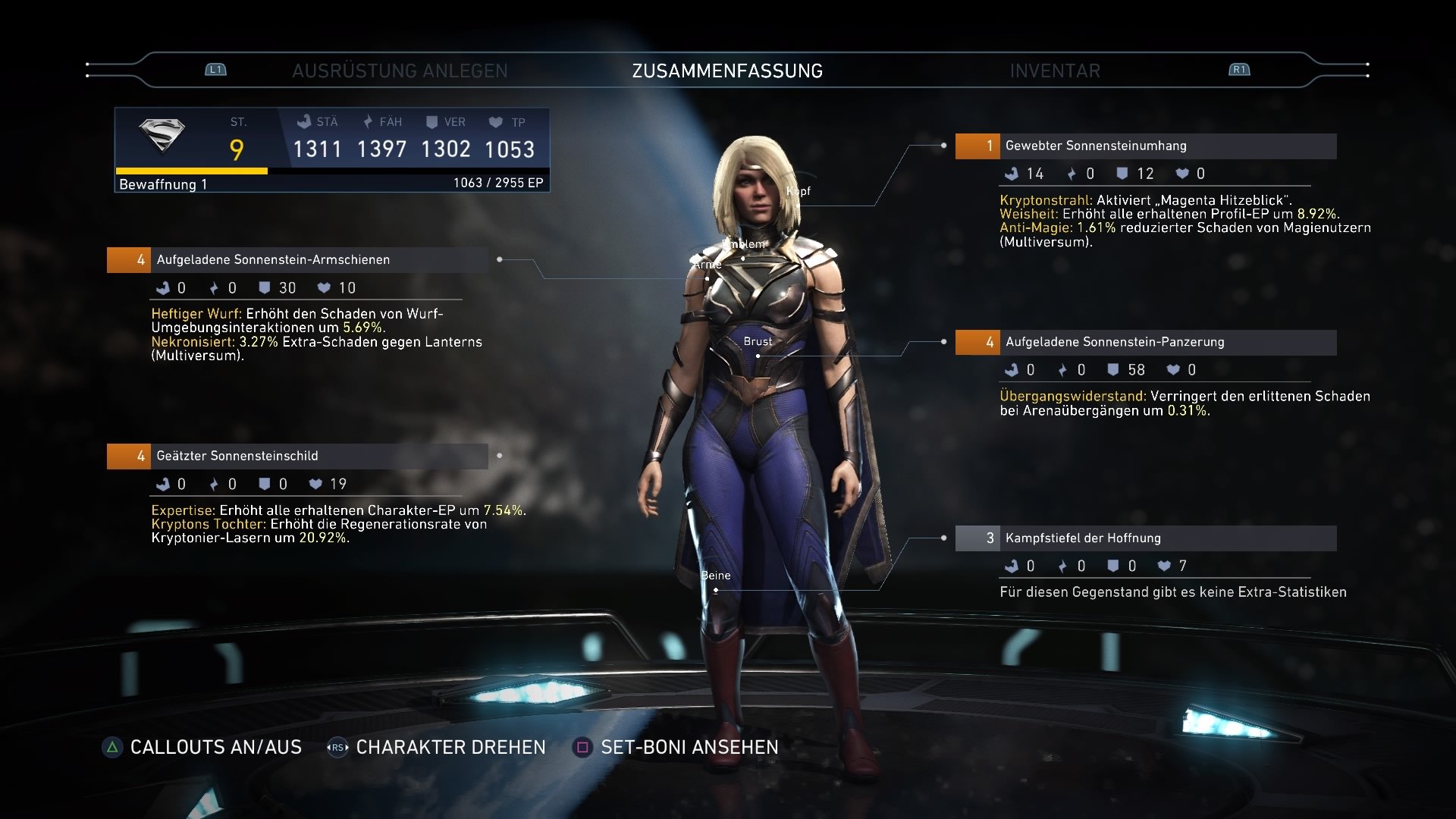Toggle the Beine callout marker

tap(714, 576)
